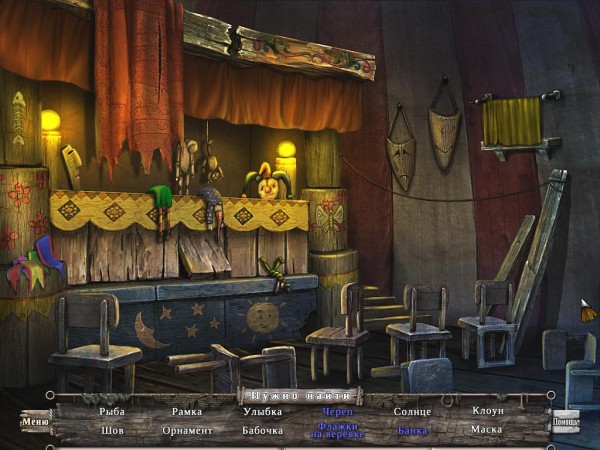Image resolution: width=600 pixels, height=450 pixels.
Task: Open the Меню button
Action: click(x=35, y=421)
